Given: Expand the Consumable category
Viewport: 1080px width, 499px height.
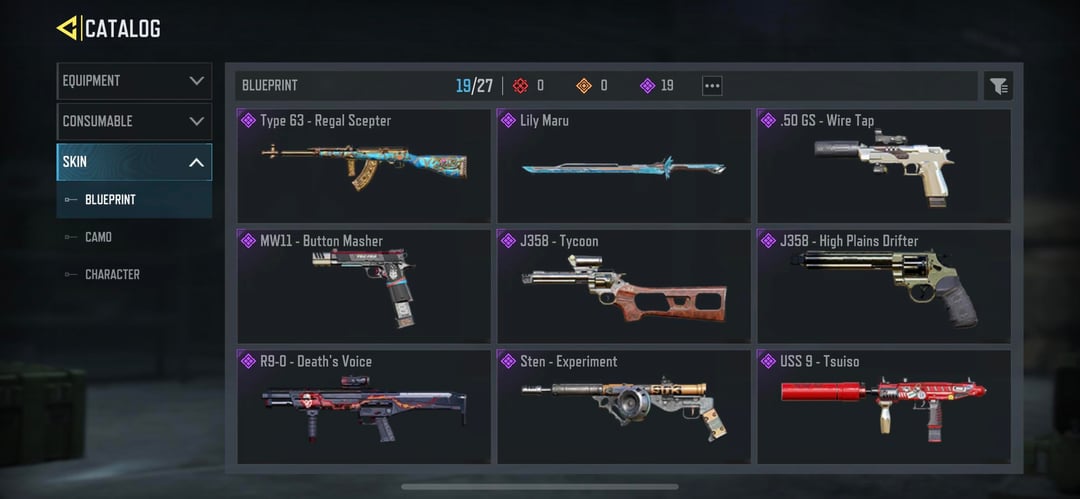Looking at the screenshot, I should click(134, 121).
